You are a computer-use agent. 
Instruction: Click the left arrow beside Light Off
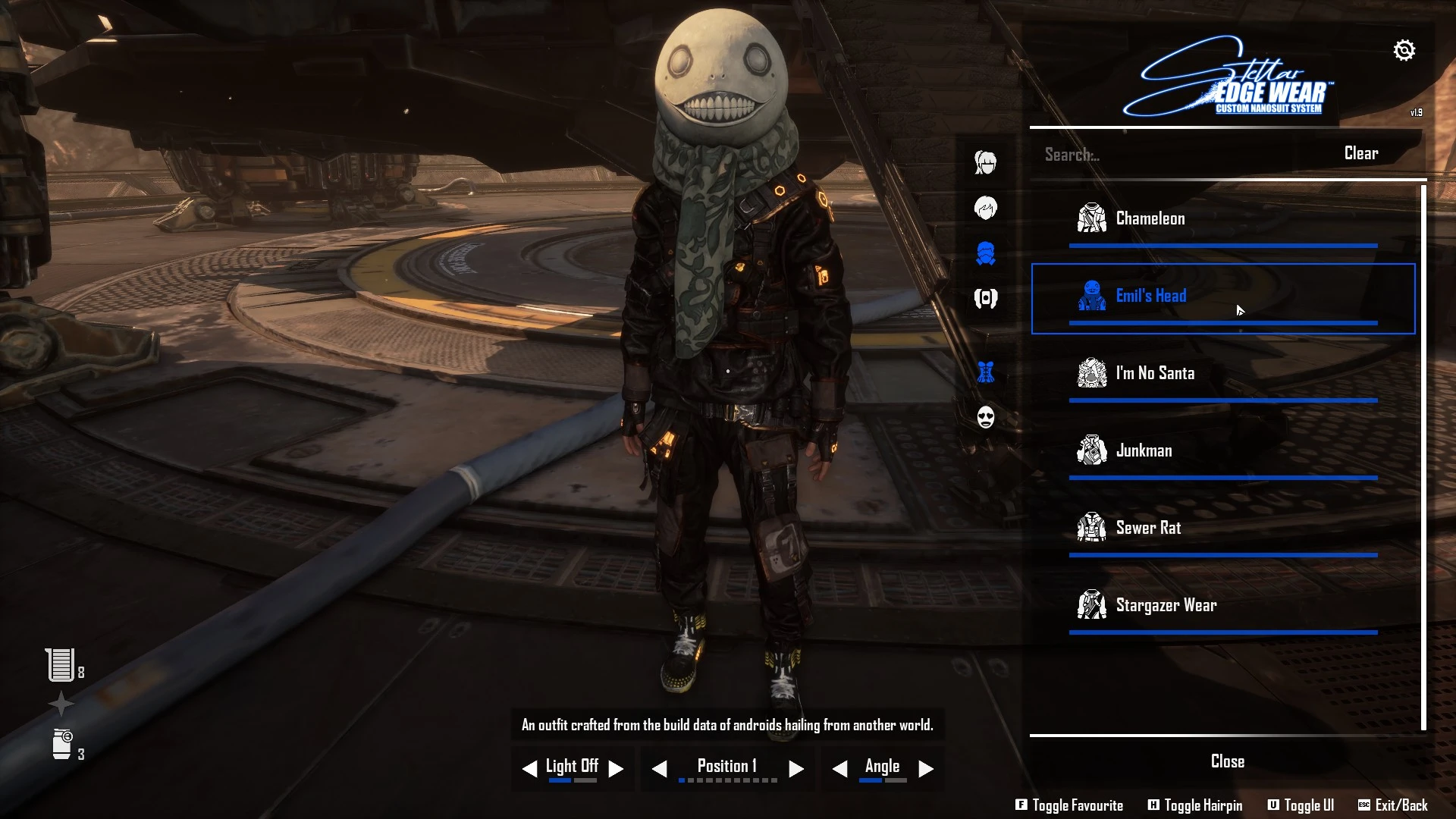tap(529, 769)
